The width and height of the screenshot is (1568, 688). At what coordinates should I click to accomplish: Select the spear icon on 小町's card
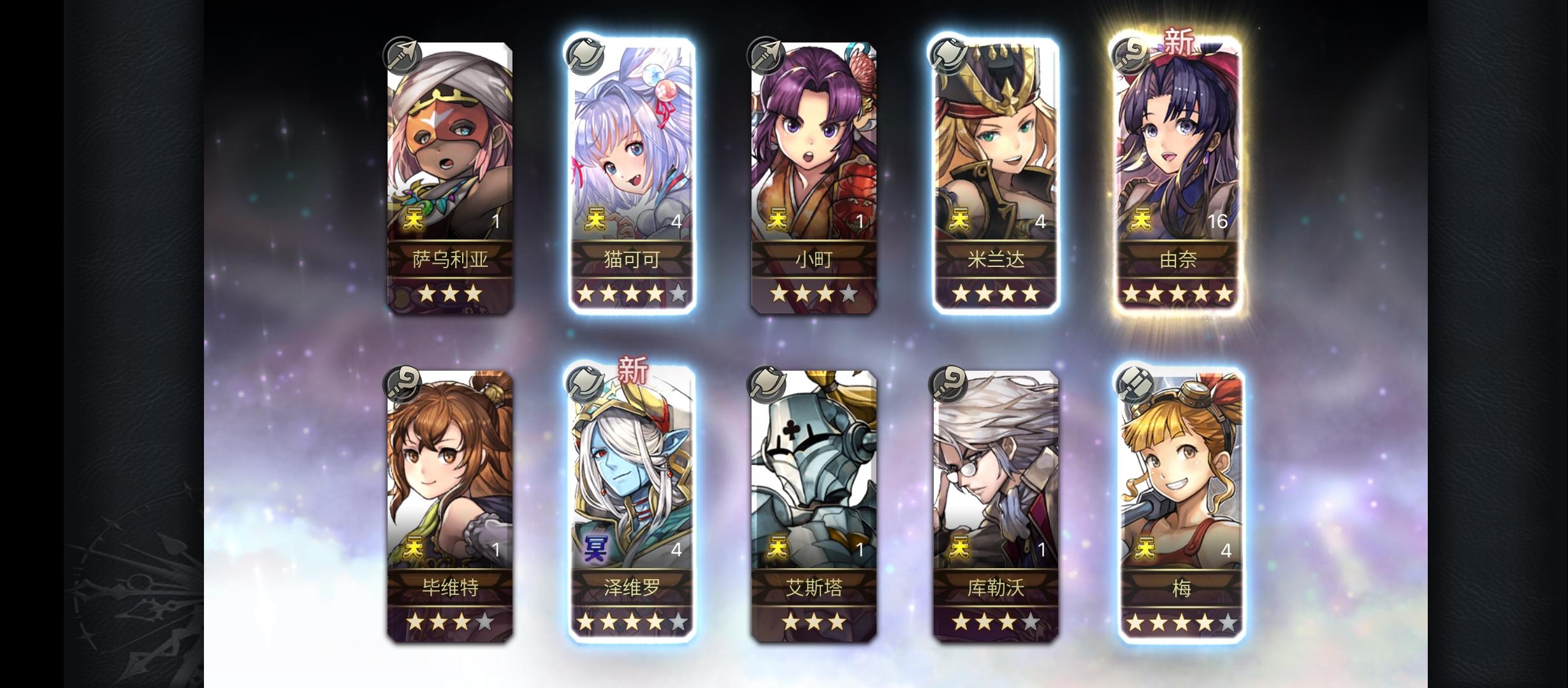coord(766,57)
